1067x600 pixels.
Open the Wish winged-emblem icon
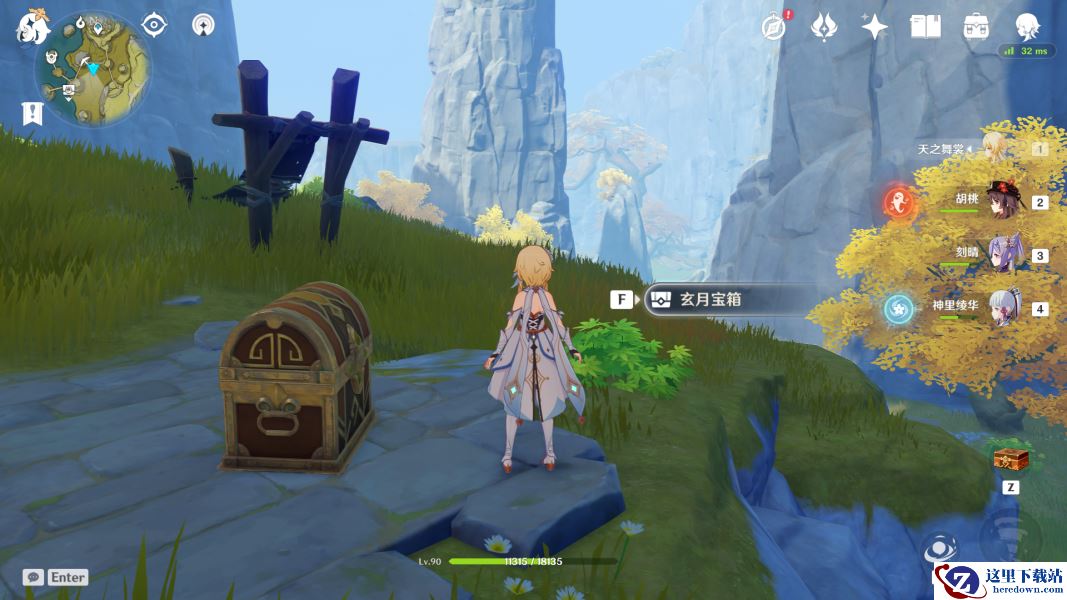[x=823, y=26]
